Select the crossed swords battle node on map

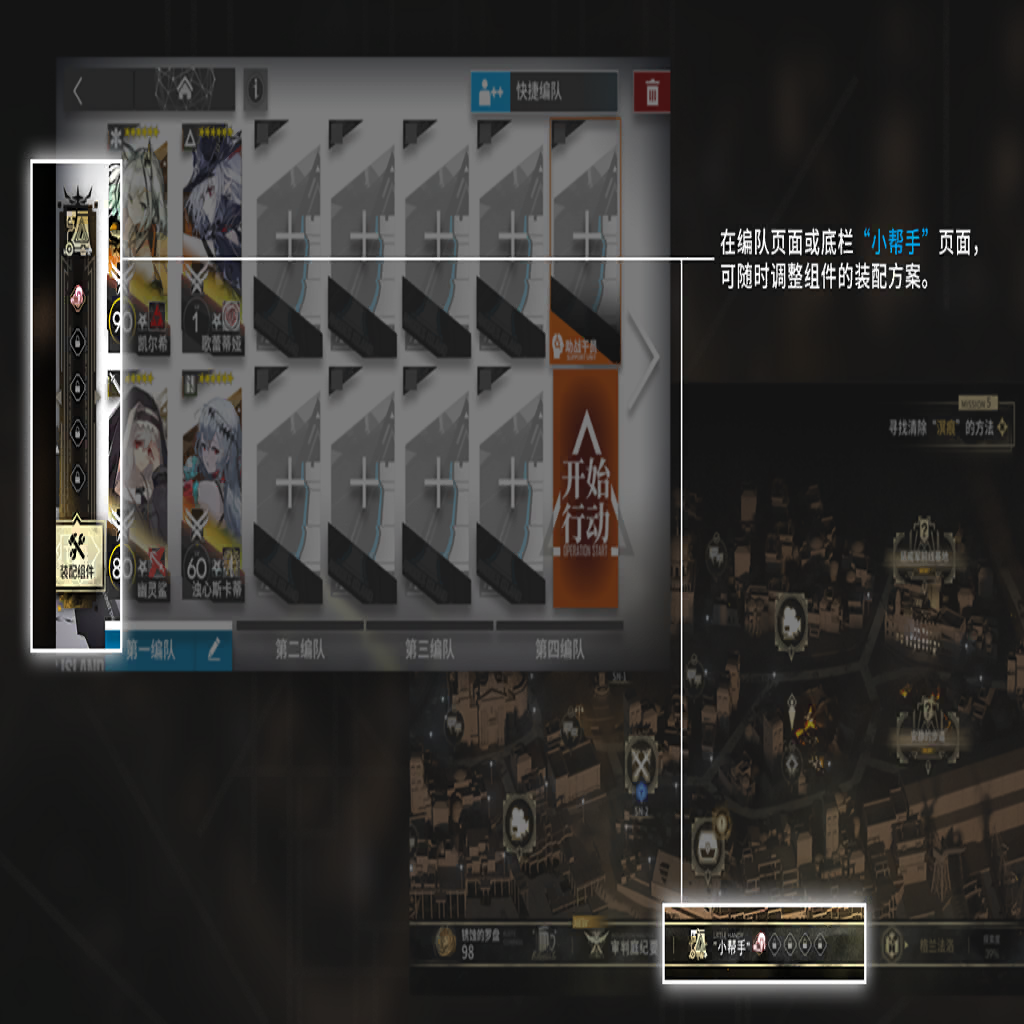(641, 765)
